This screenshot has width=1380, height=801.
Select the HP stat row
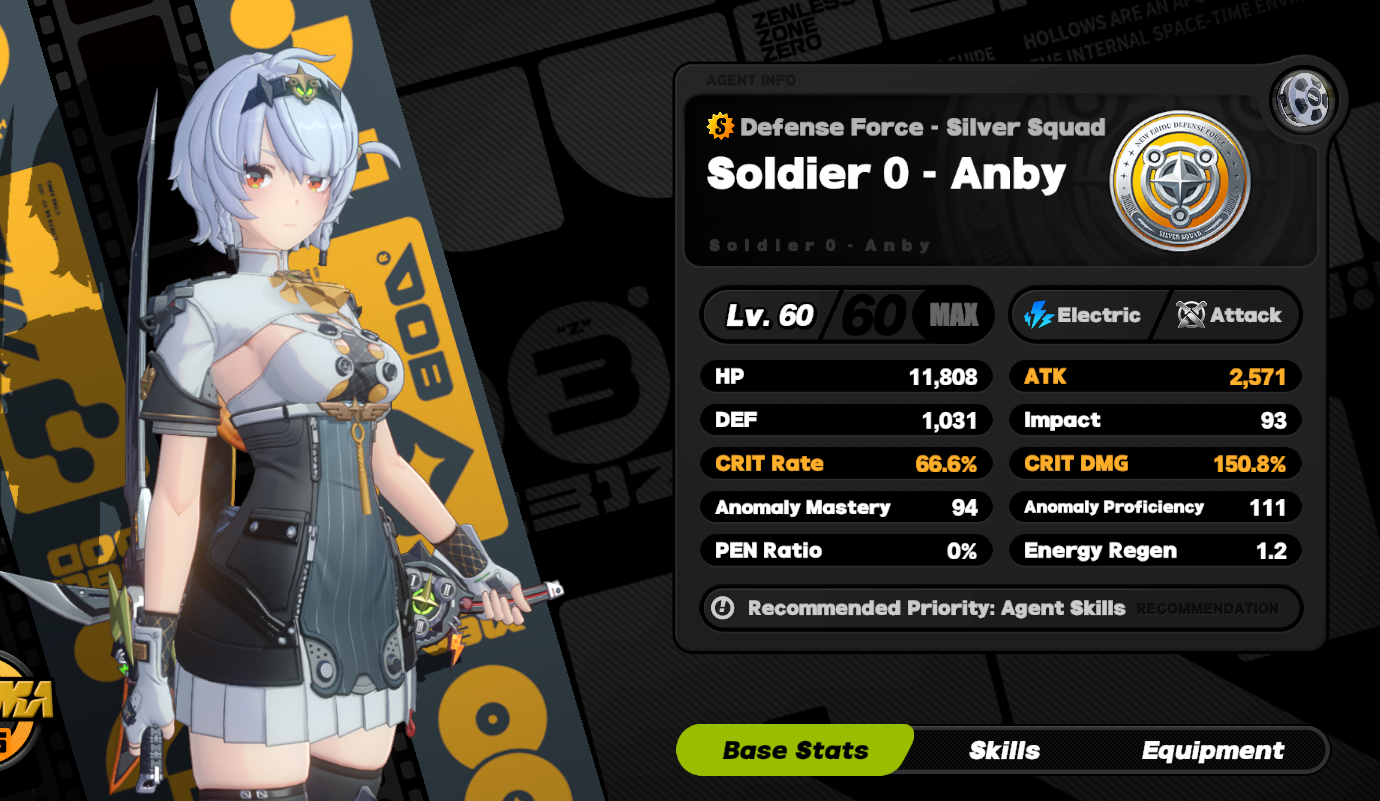coord(846,376)
